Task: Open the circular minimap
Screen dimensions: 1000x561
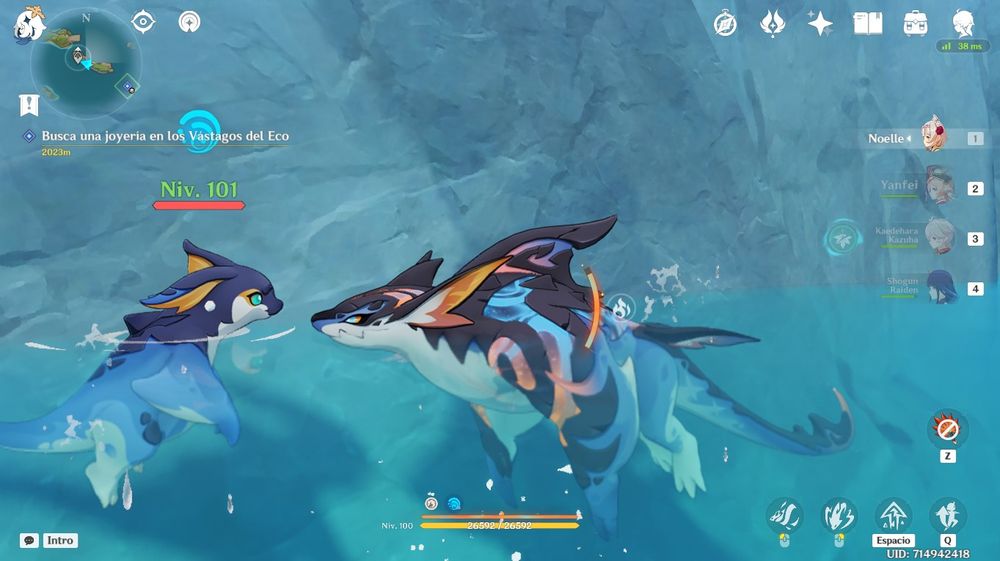Action: coord(85,62)
